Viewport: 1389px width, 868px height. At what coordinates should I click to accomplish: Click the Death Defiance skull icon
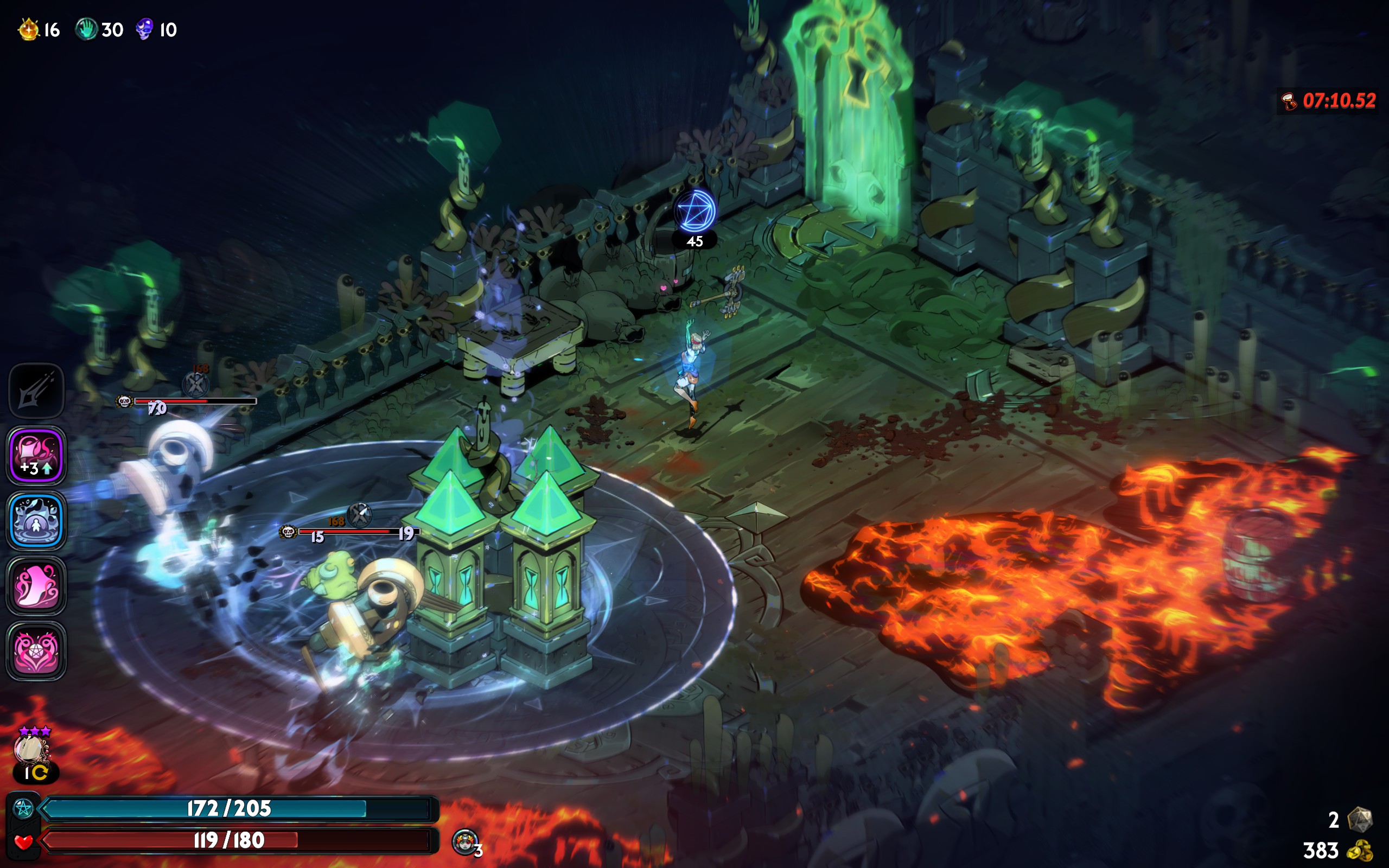coord(465,842)
